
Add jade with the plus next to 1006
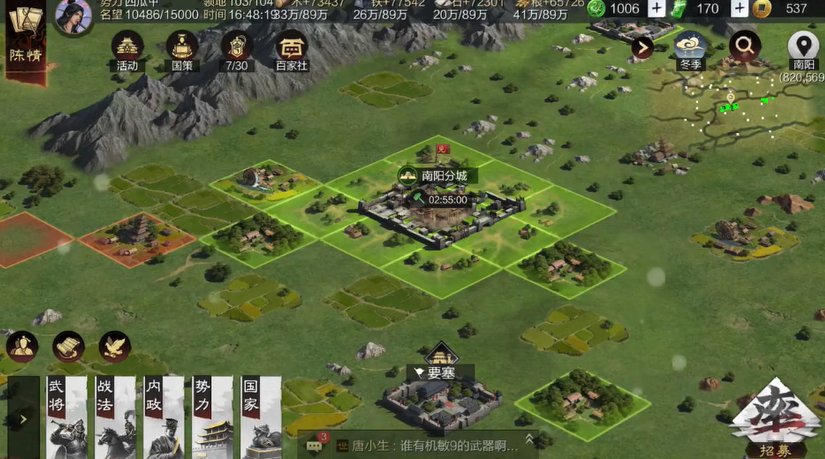657,9
